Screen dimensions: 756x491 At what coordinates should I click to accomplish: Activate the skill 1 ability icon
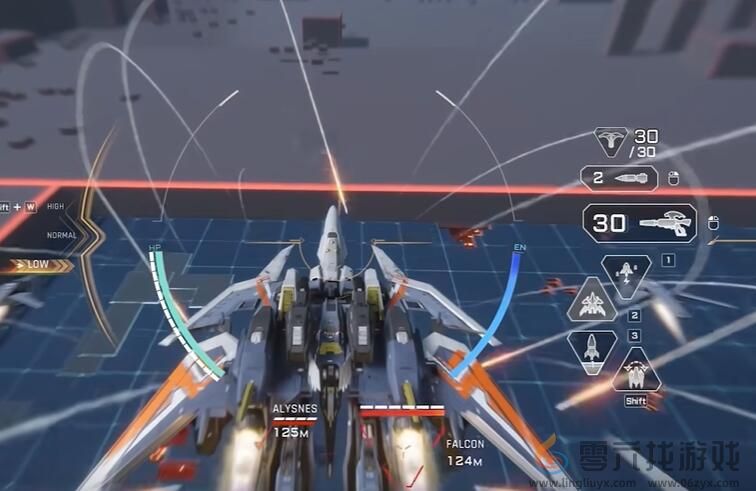point(626,274)
